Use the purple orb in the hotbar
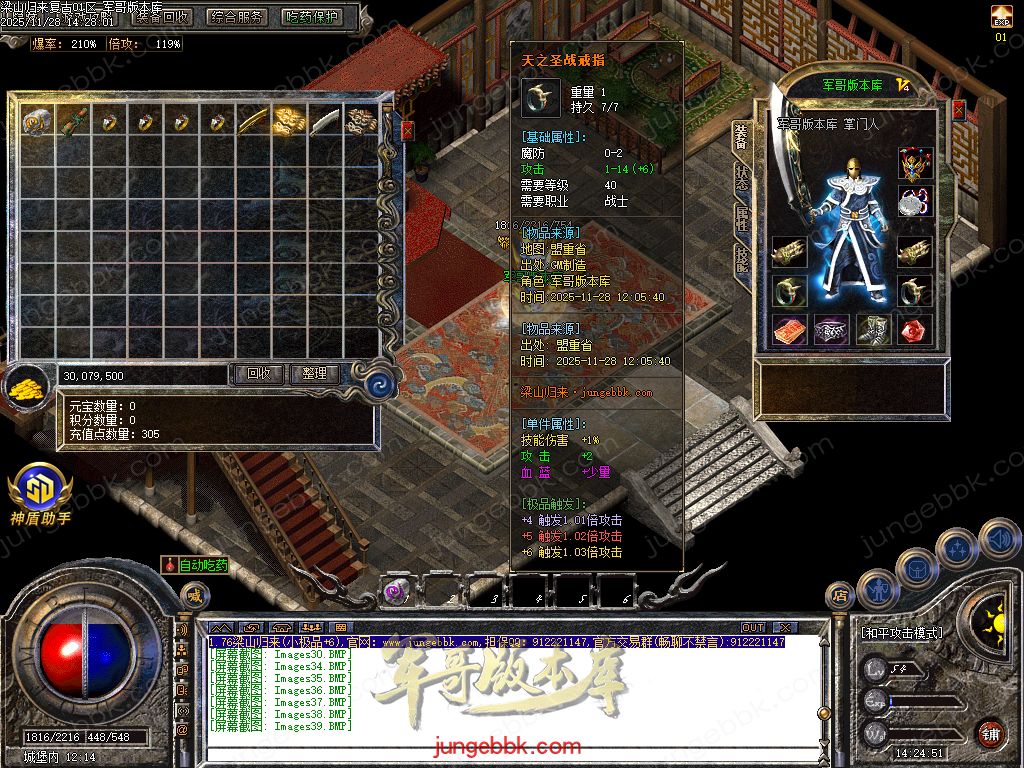The height and width of the screenshot is (768, 1024). pyautogui.click(x=396, y=591)
